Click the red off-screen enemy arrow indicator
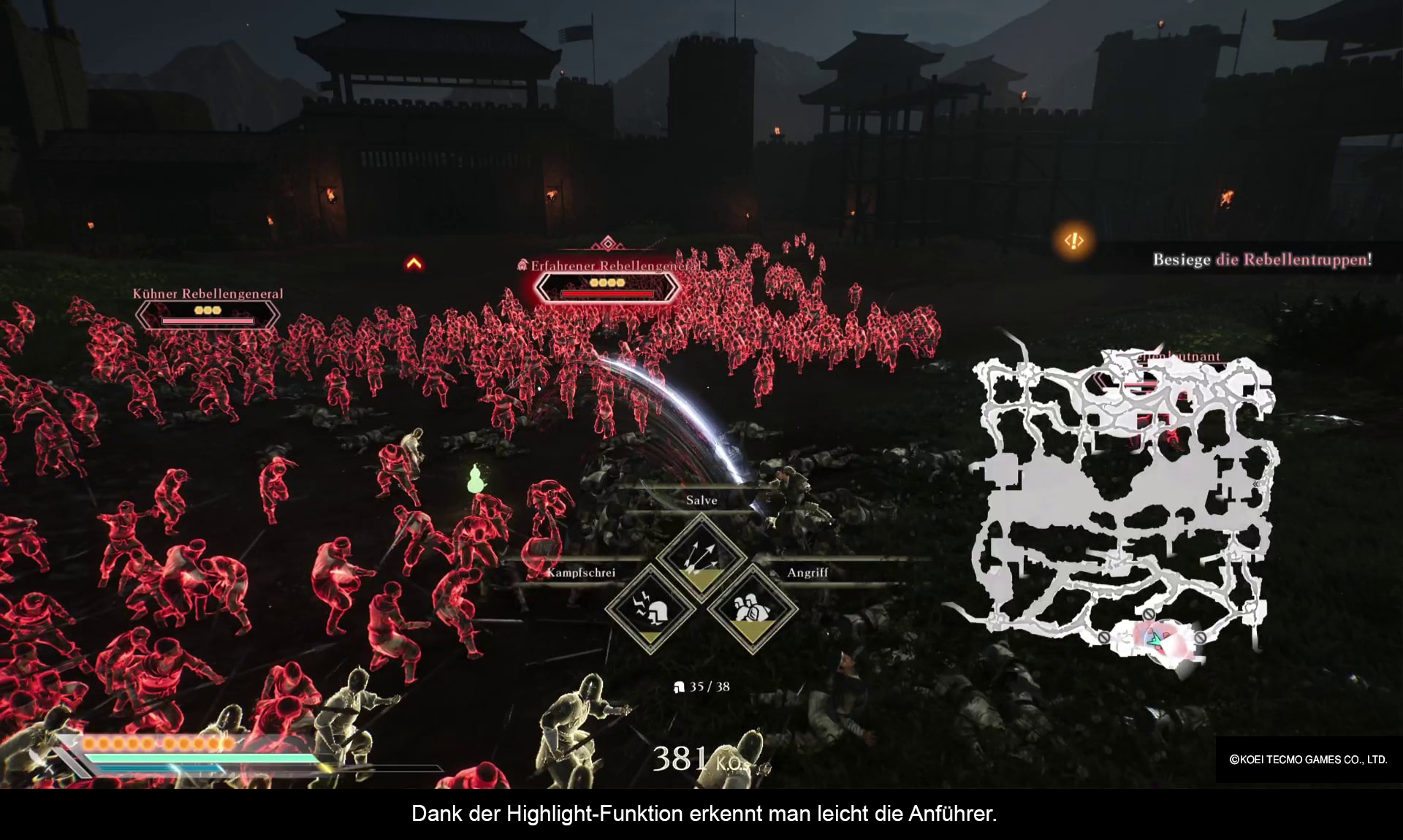This screenshot has height=840, width=1403. [414, 263]
